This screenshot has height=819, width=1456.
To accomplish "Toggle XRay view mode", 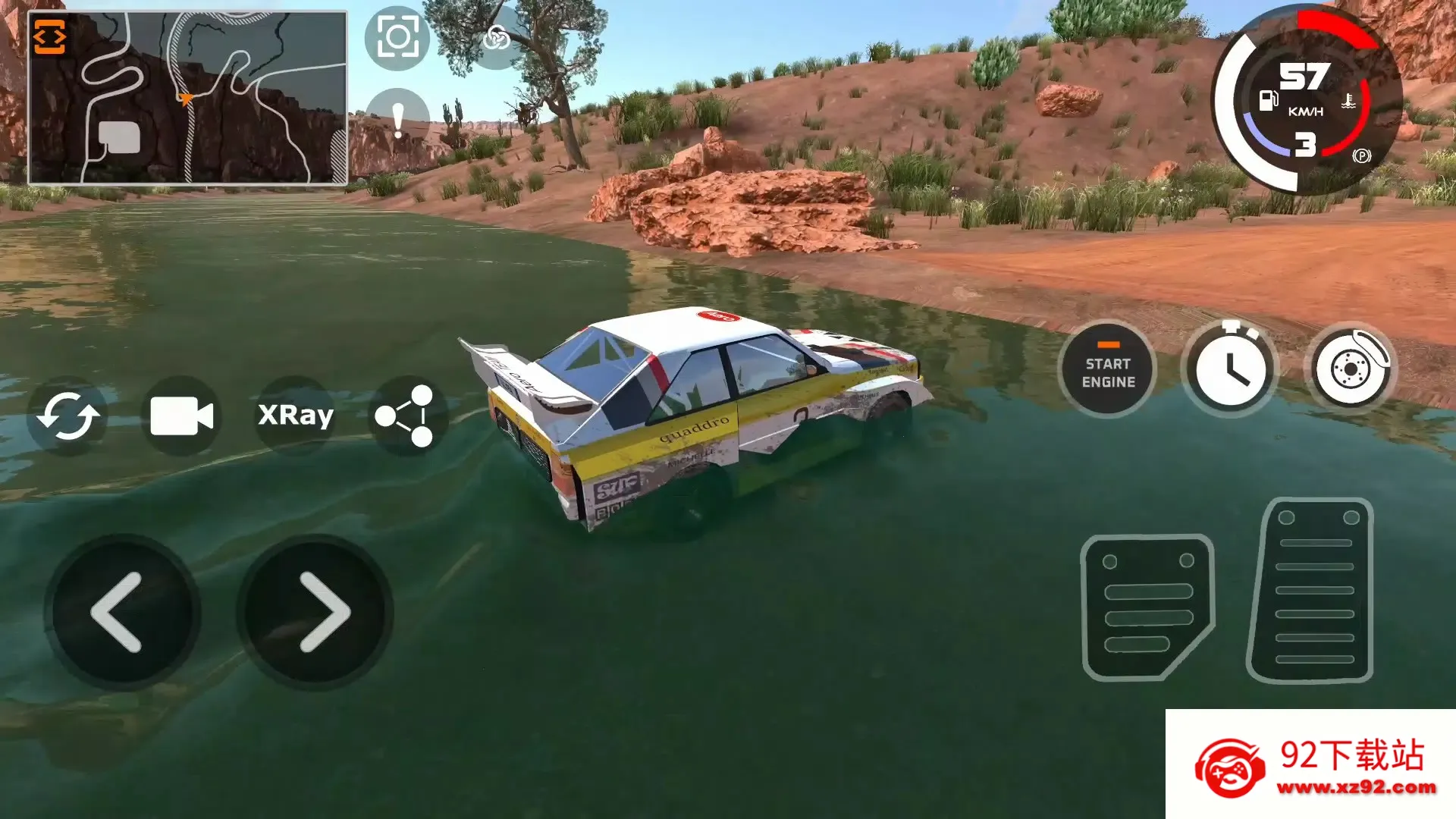I will [x=296, y=414].
